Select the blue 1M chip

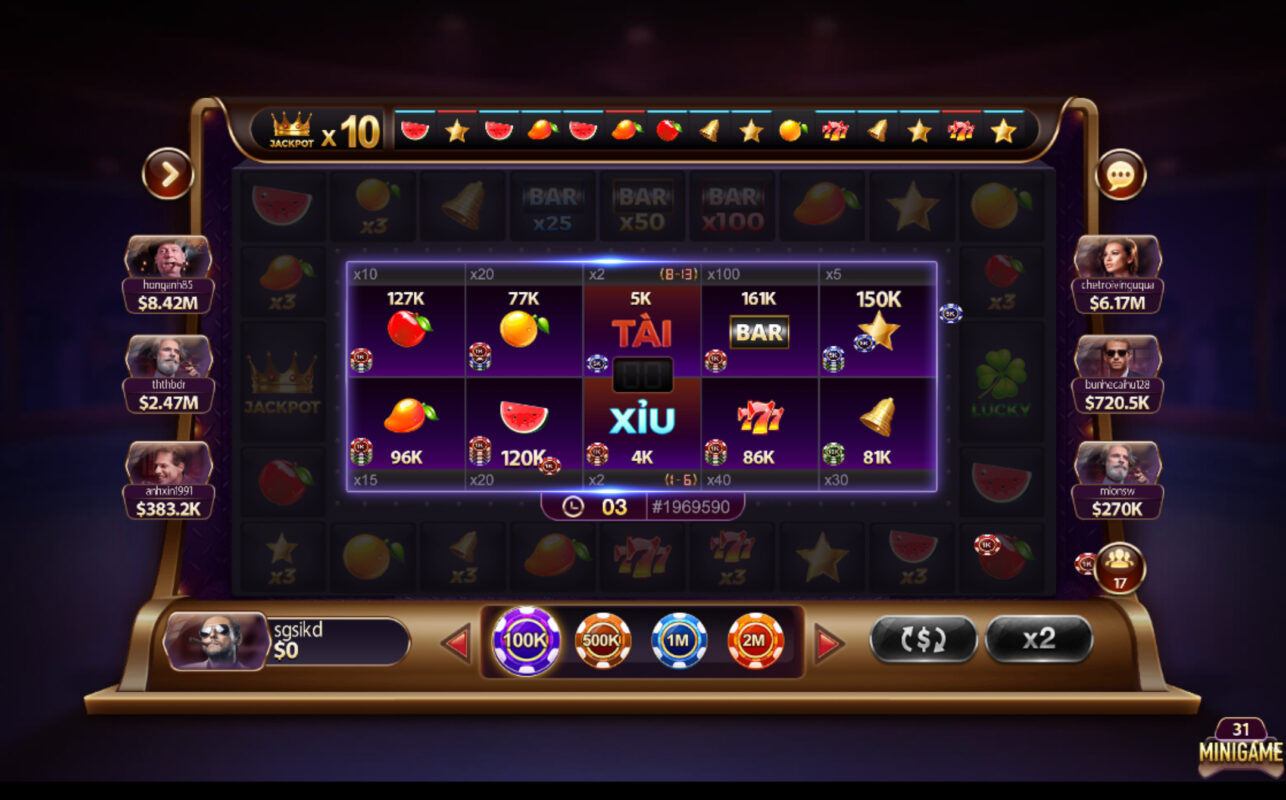click(676, 641)
